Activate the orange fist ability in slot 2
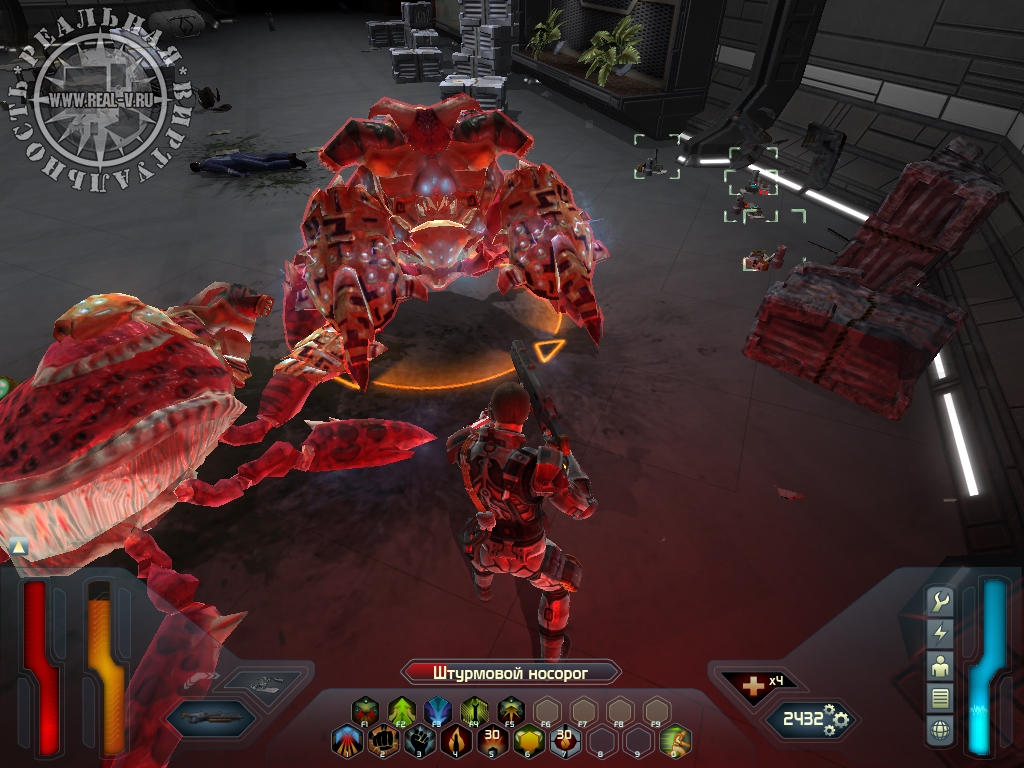1024x768 pixels. pyautogui.click(x=382, y=740)
